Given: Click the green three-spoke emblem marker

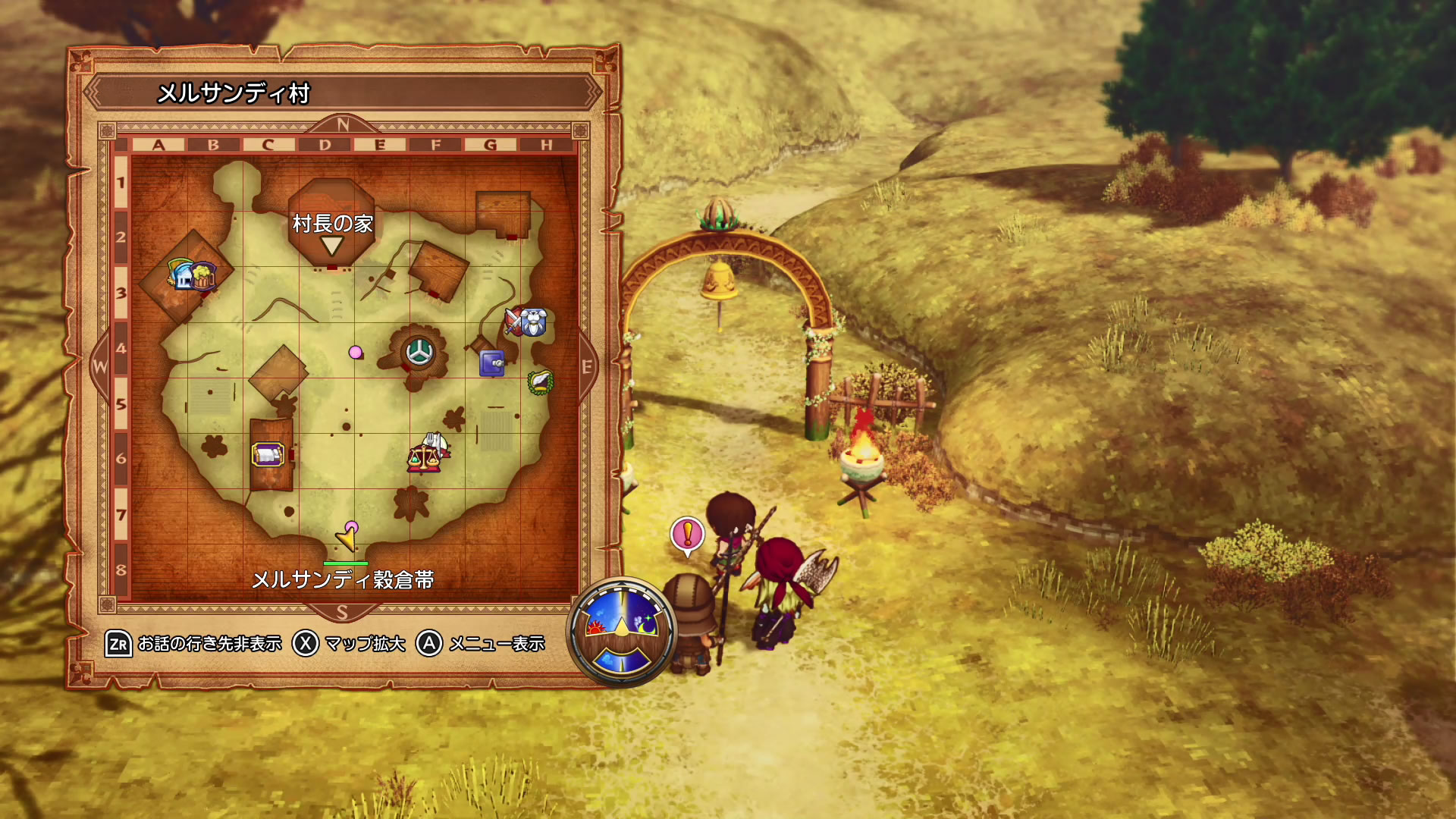Looking at the screenshot, I should point(417,351).
